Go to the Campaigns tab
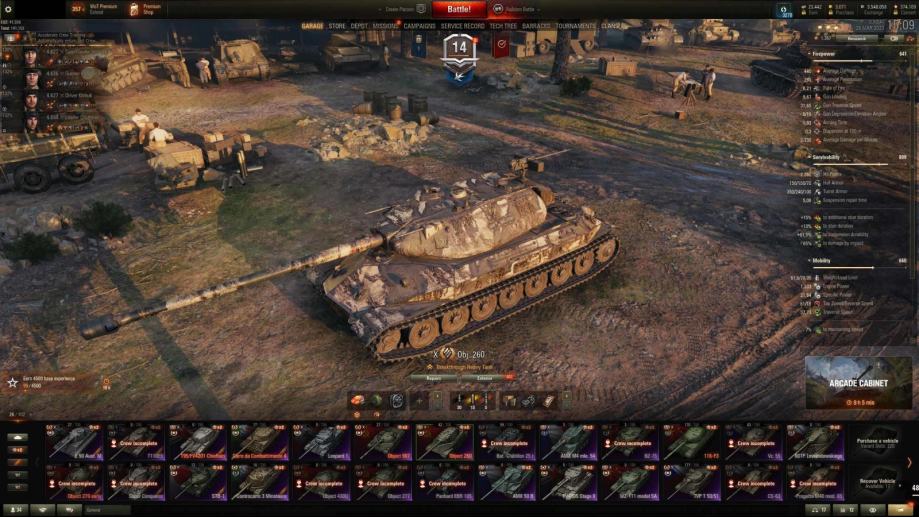 pos(420,26)
